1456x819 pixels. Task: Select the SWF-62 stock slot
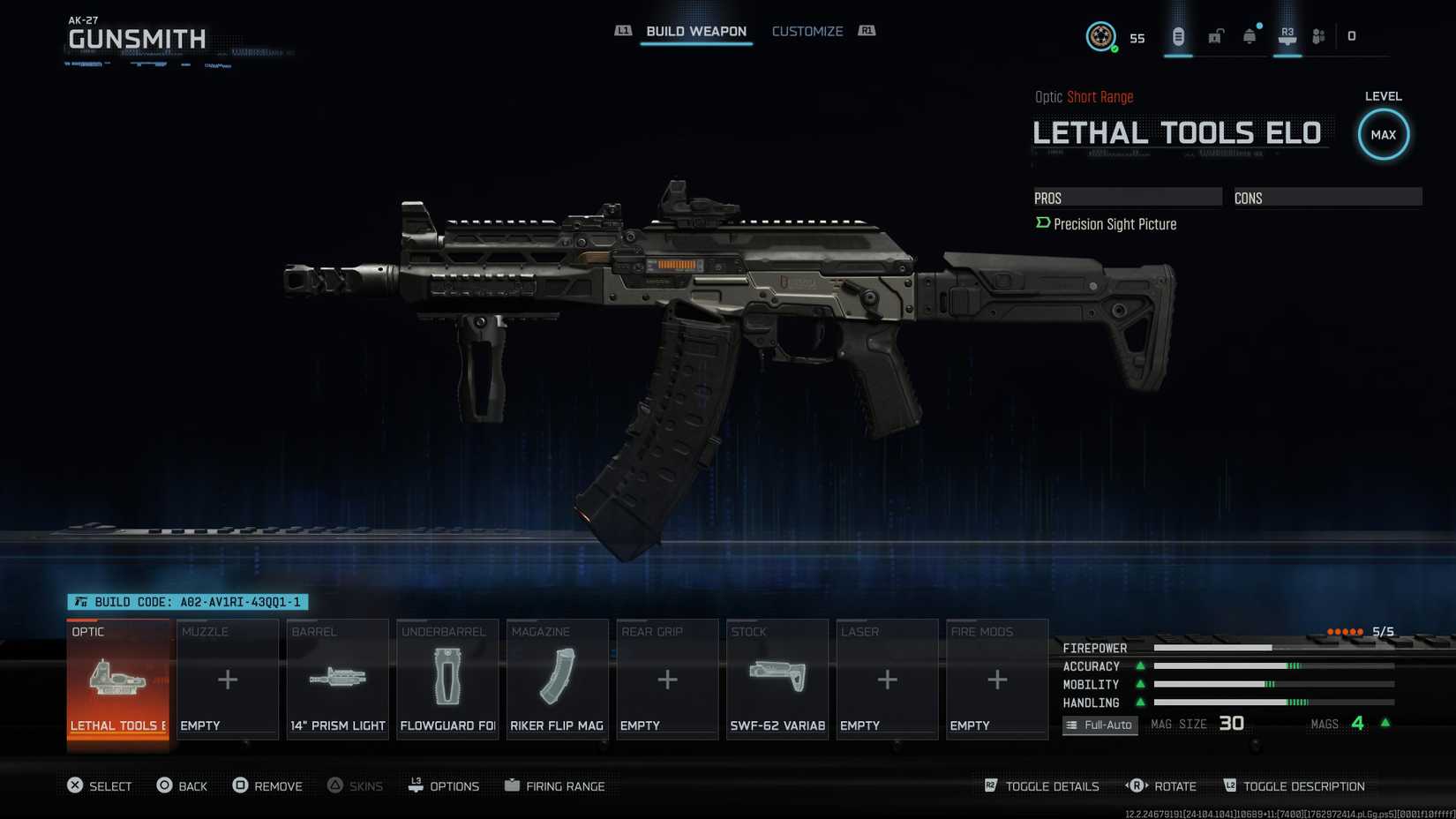click(x=777, y=680)
